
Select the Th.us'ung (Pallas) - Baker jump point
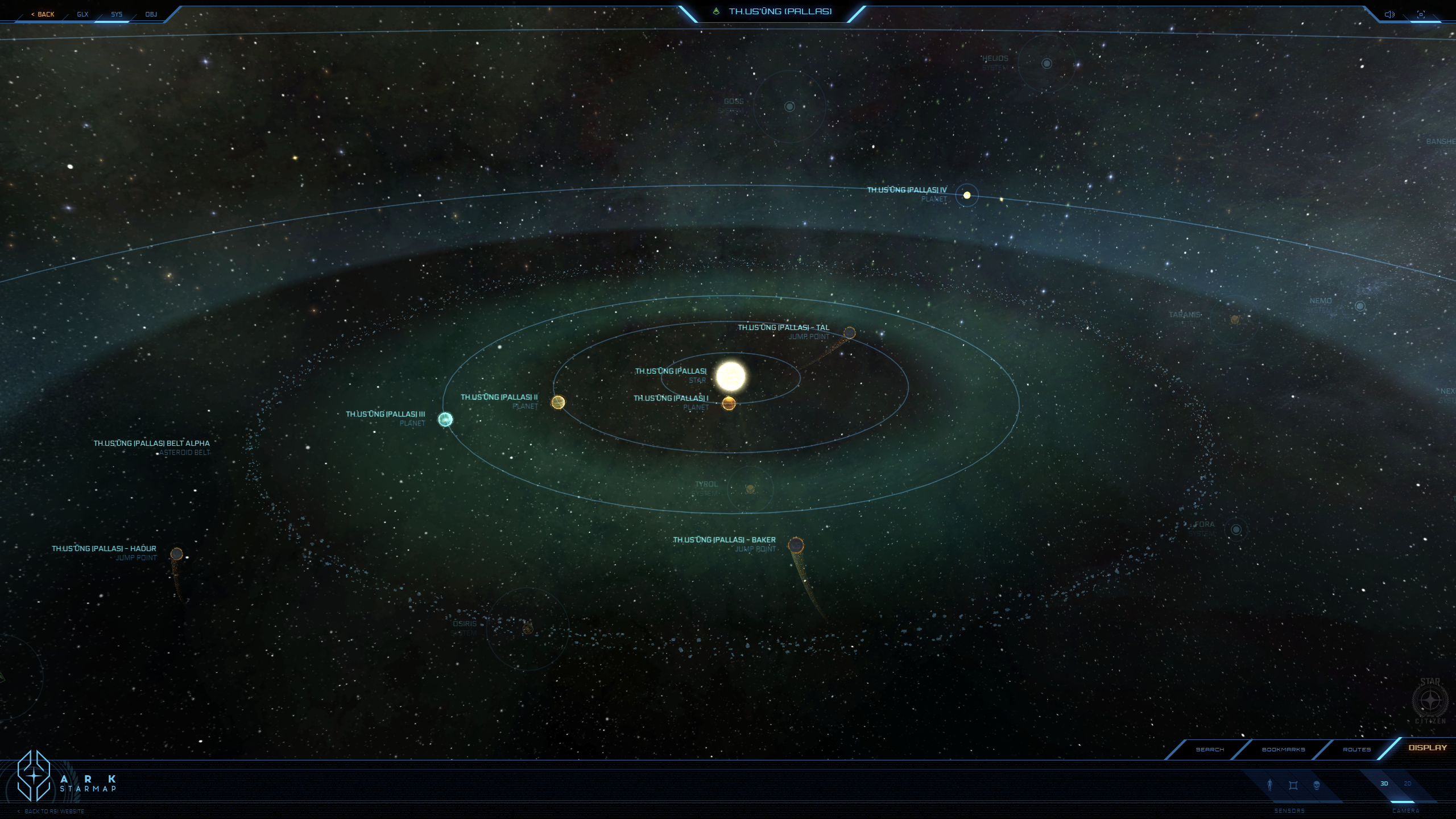point(796,545)
